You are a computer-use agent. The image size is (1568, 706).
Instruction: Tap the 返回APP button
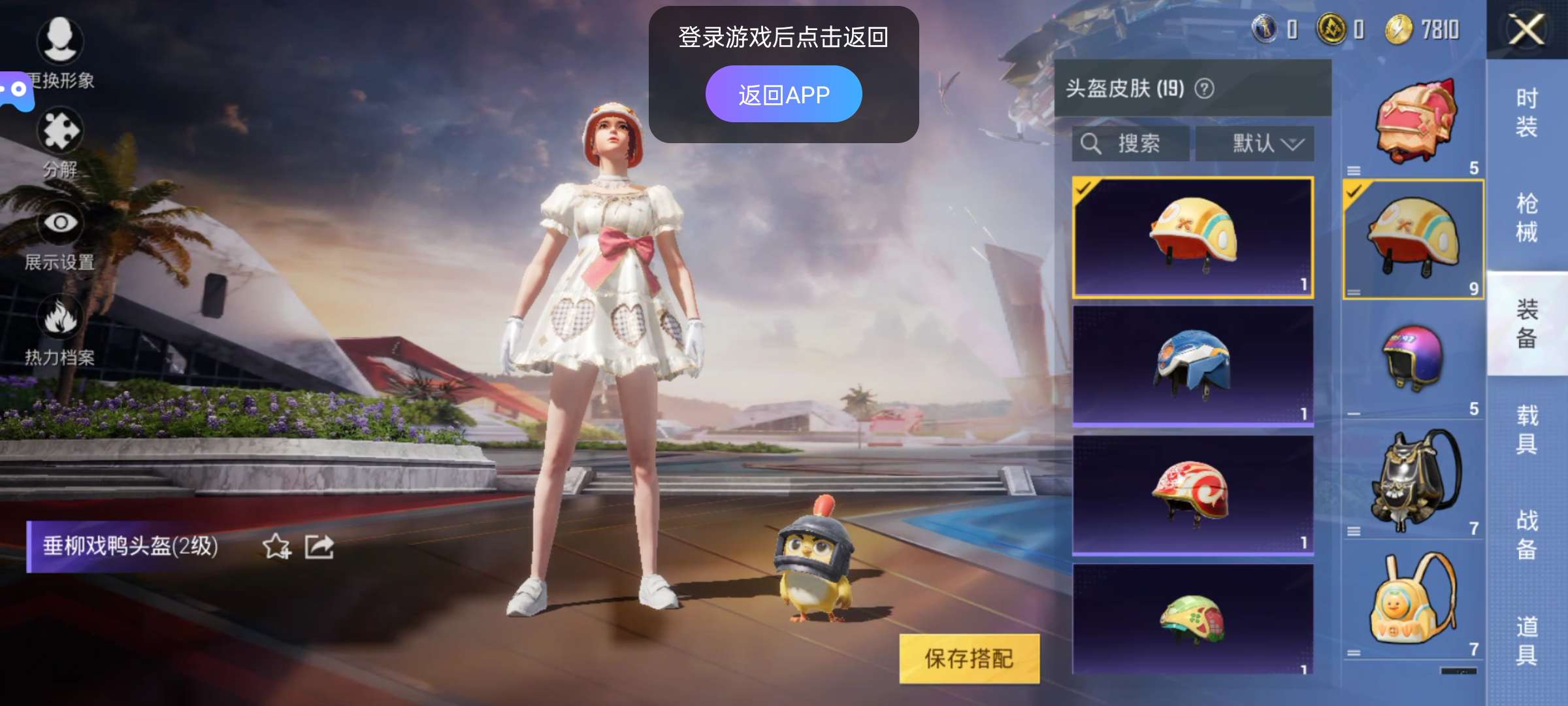click(x=784, y=93)
